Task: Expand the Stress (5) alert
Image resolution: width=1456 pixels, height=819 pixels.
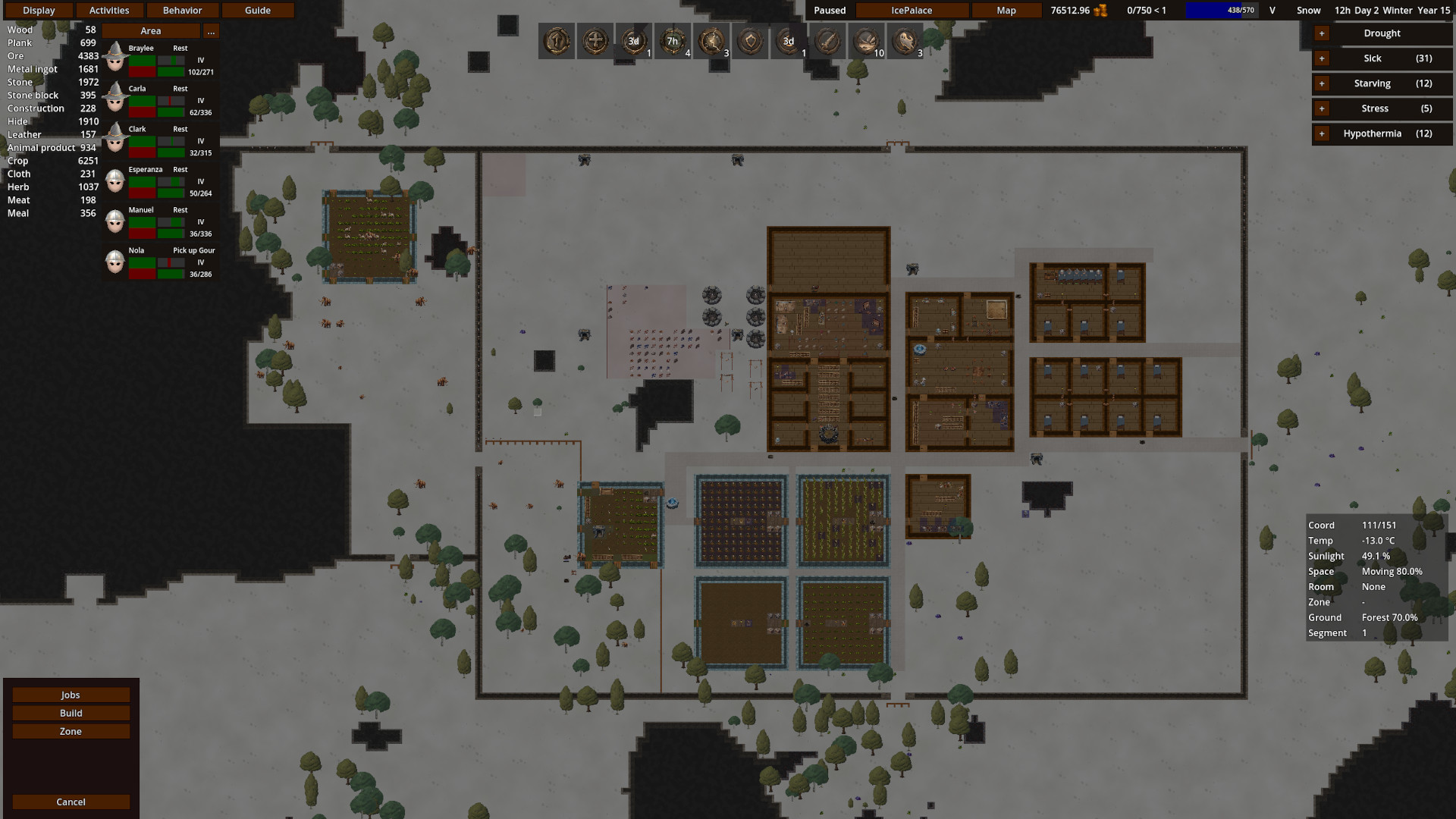Action: [x=1321, y=108]
